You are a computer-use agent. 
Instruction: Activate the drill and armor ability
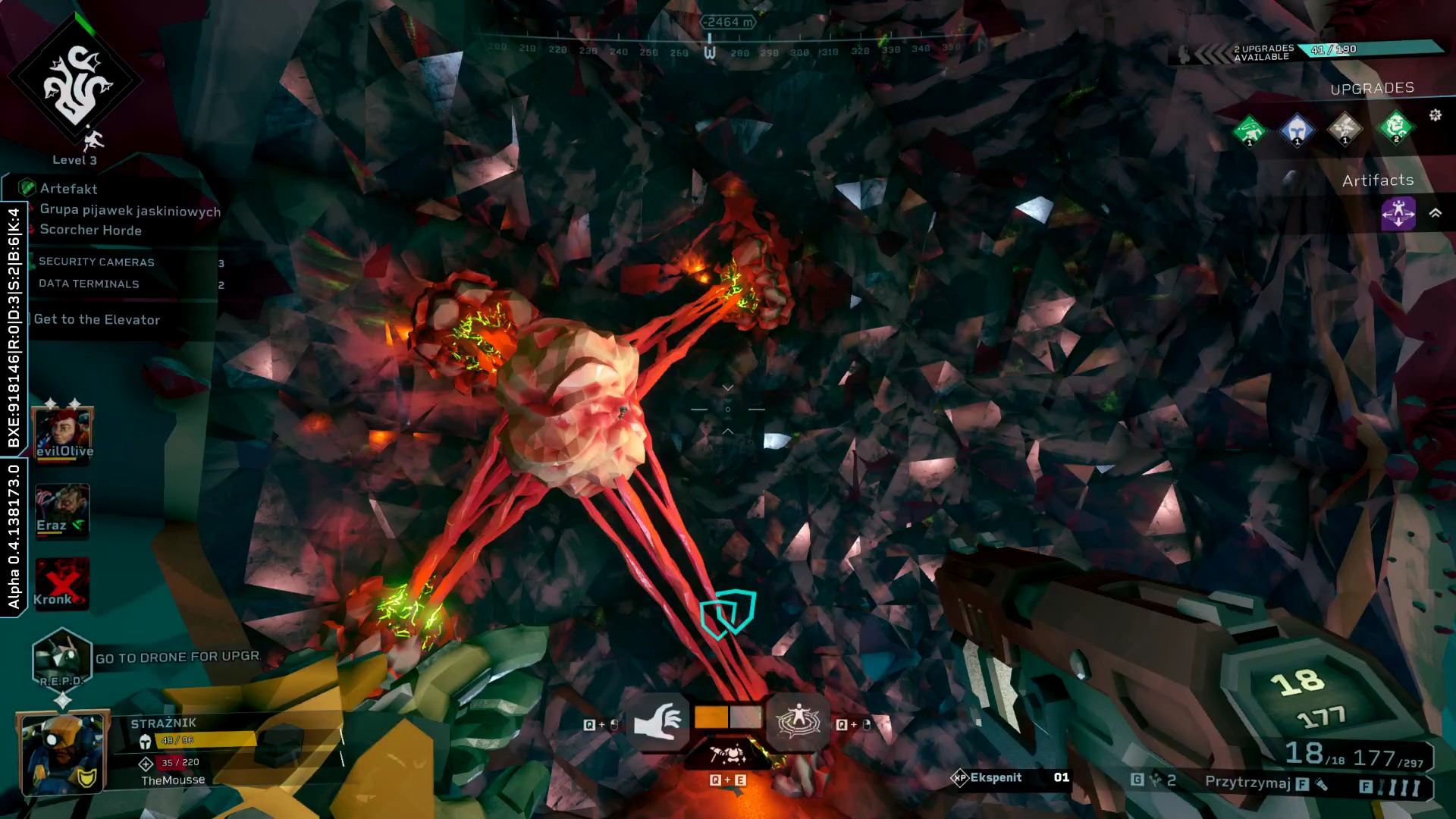[x=728, y=755]
